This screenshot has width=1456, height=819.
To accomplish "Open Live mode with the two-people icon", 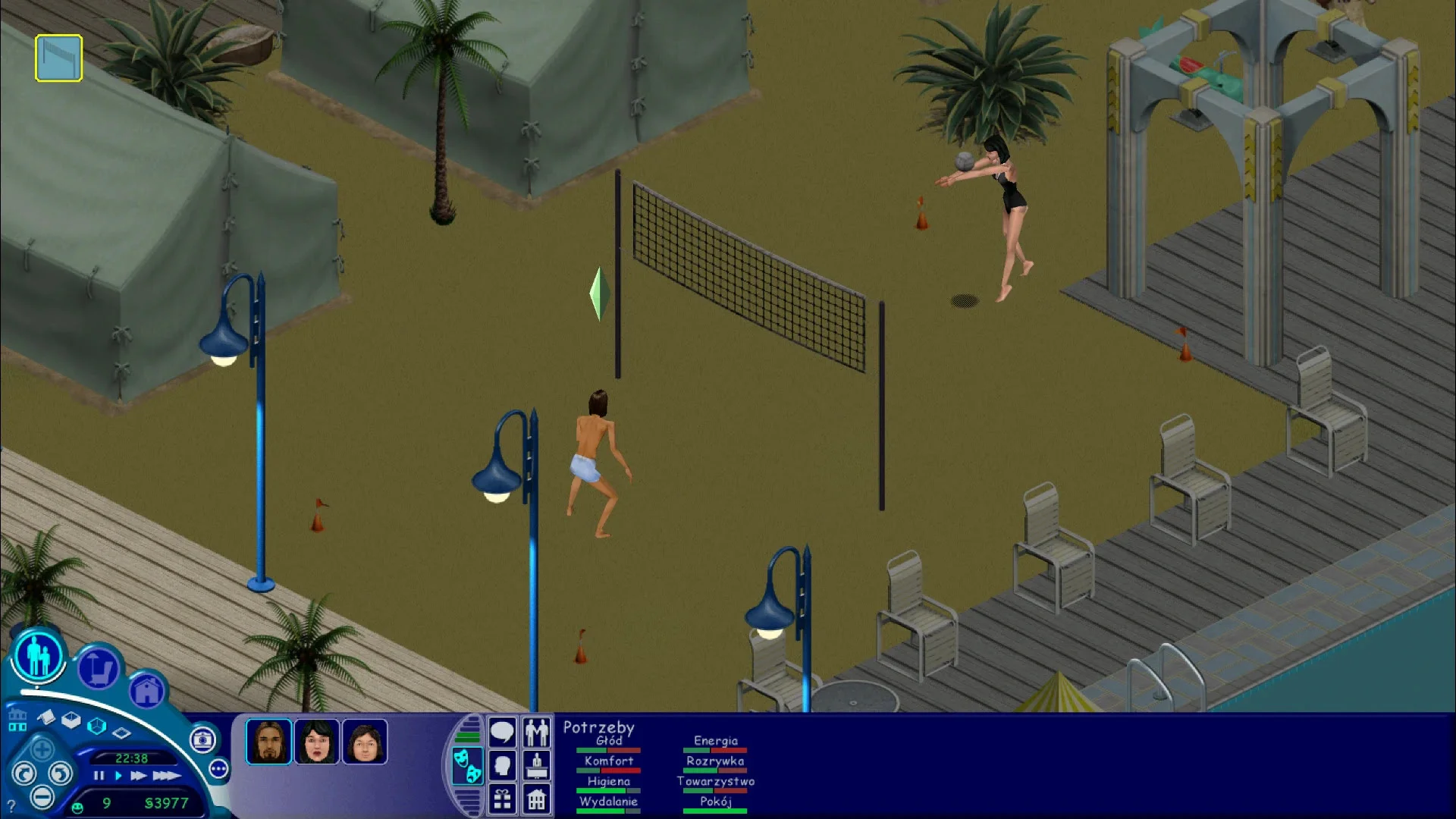I will (x=38, y=654).
